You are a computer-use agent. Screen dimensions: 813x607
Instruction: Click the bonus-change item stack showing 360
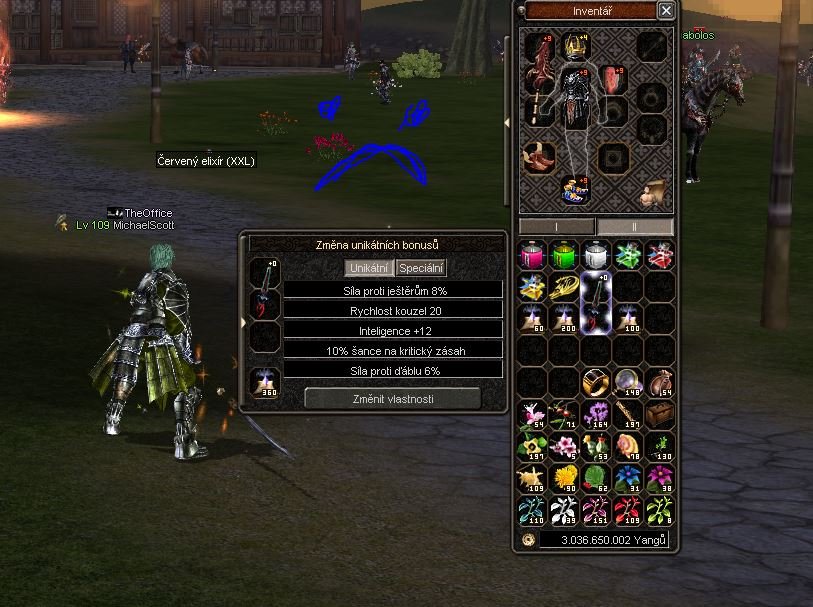pos(265,383)
